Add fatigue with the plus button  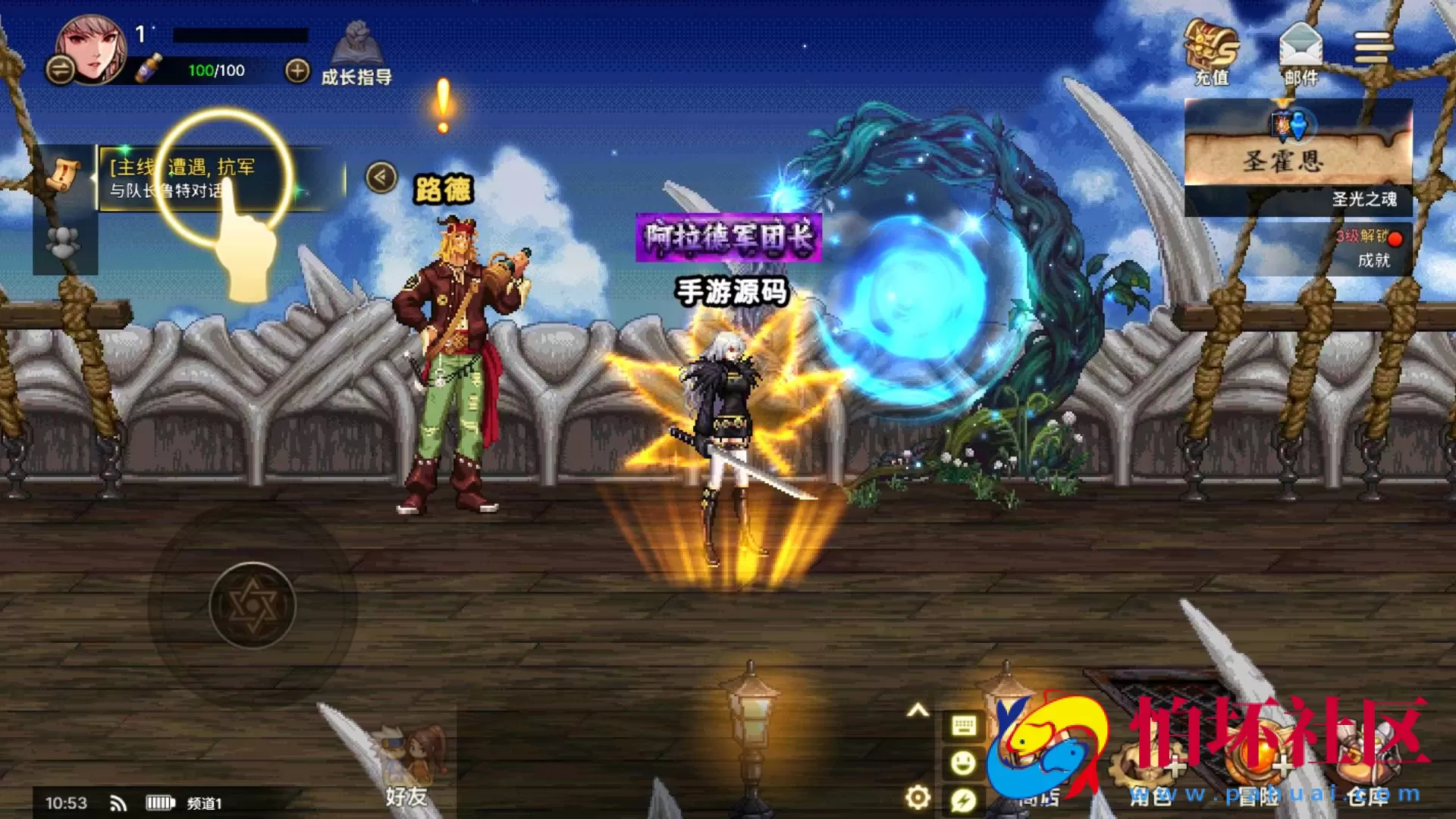tap(297, 71)
